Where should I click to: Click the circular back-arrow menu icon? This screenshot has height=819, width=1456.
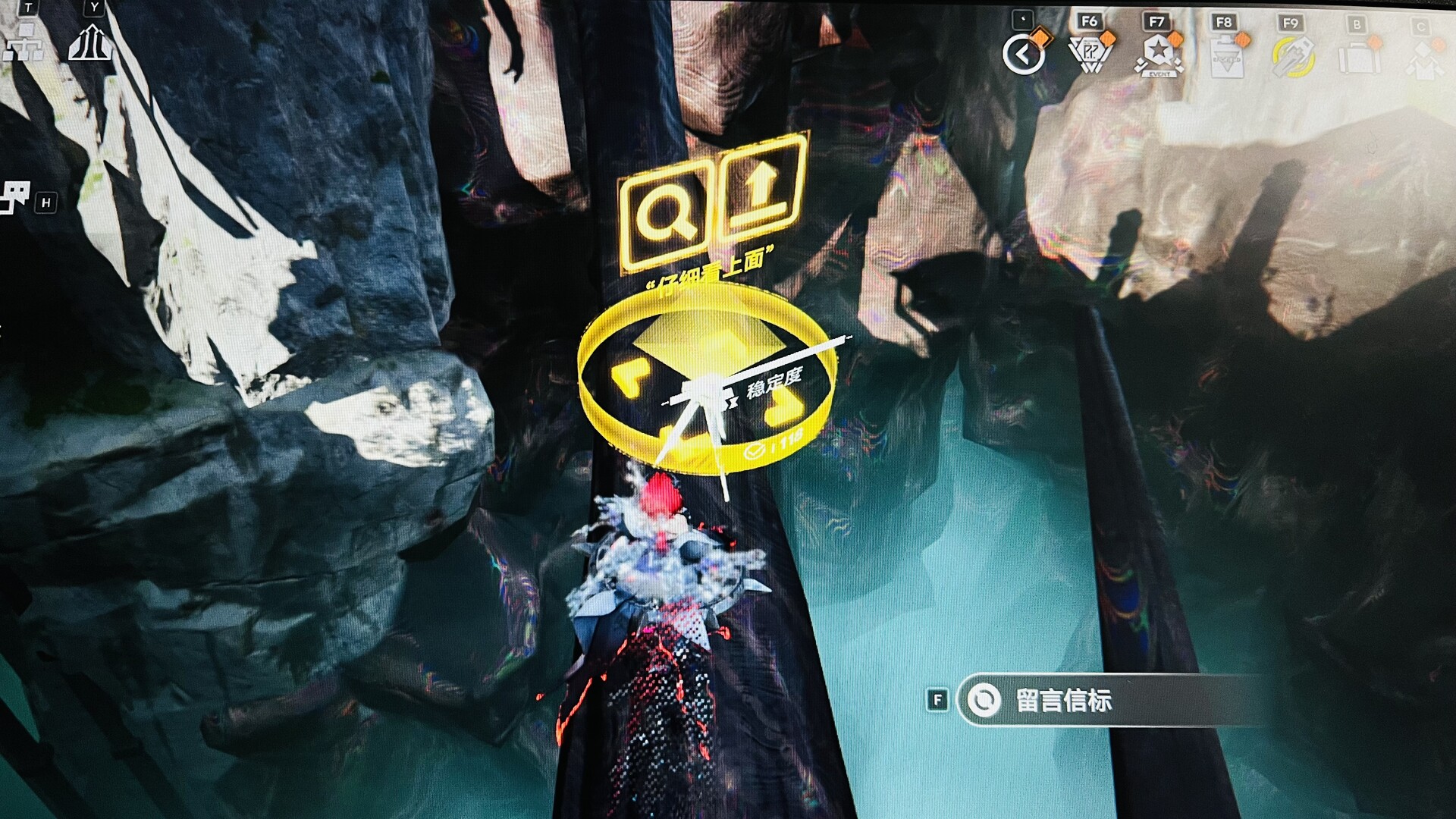(x=1024, y=55)
